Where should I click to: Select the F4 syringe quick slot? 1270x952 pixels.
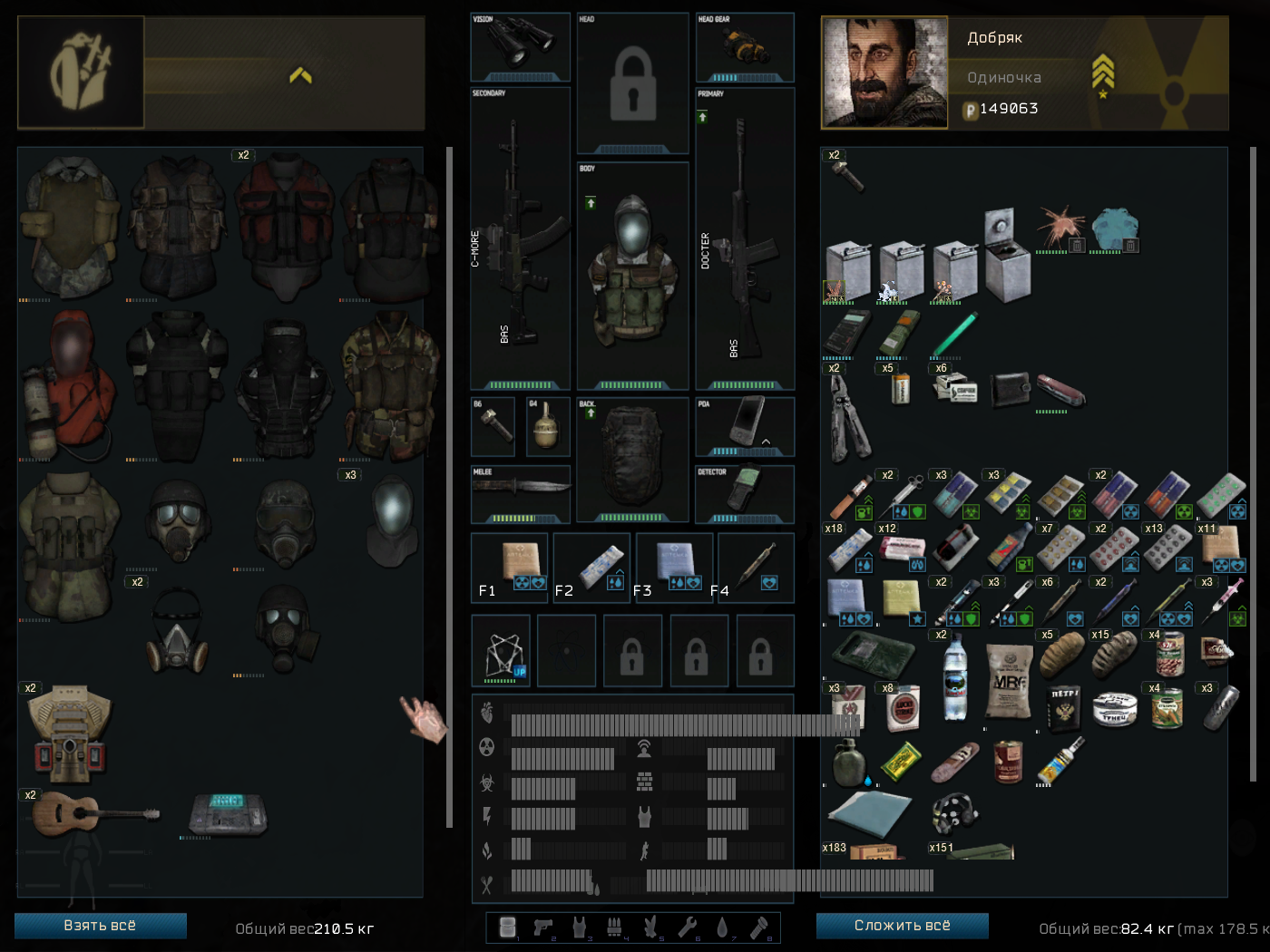[x=757, y=568]
